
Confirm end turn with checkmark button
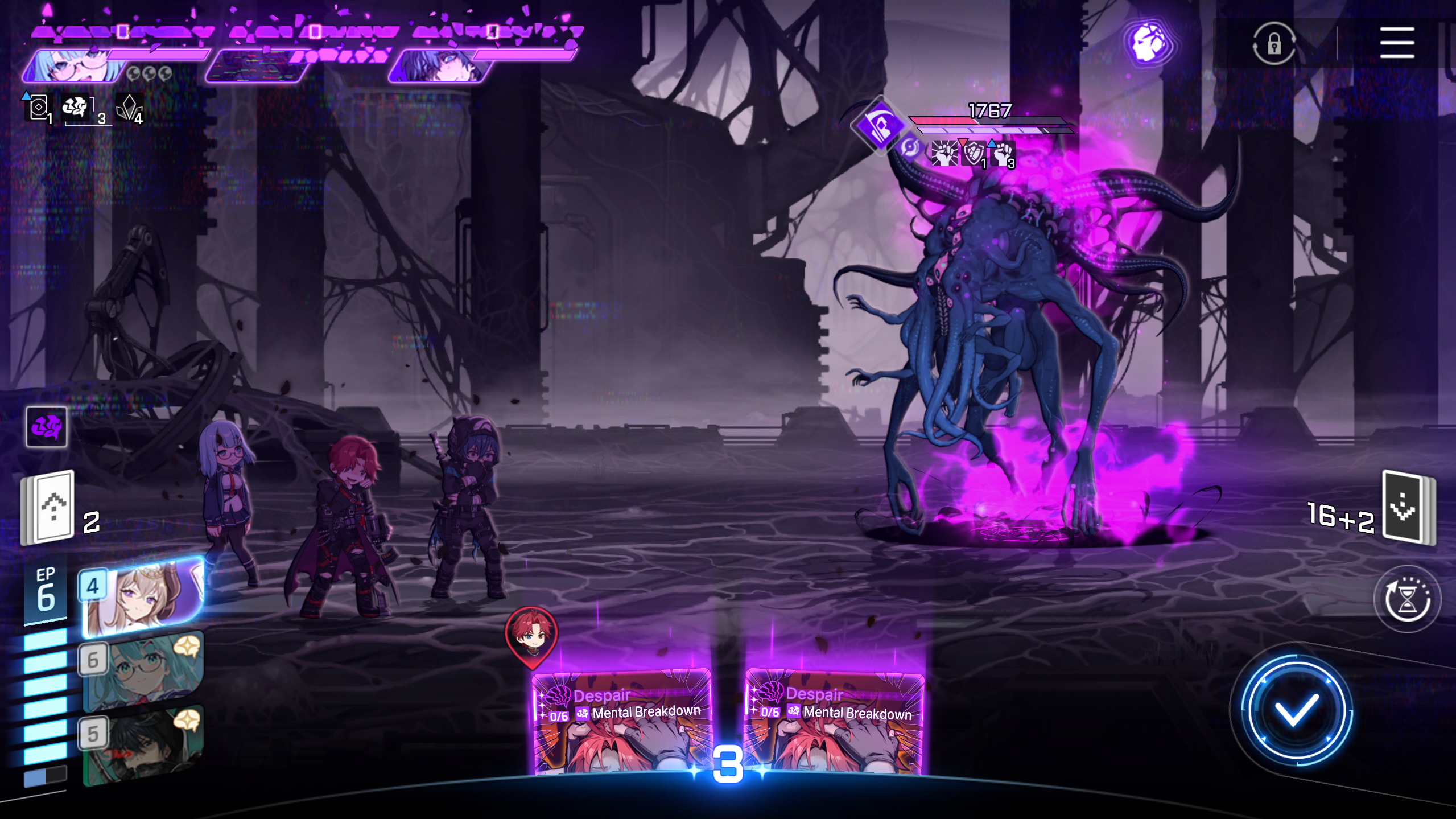click(1296, 710)
